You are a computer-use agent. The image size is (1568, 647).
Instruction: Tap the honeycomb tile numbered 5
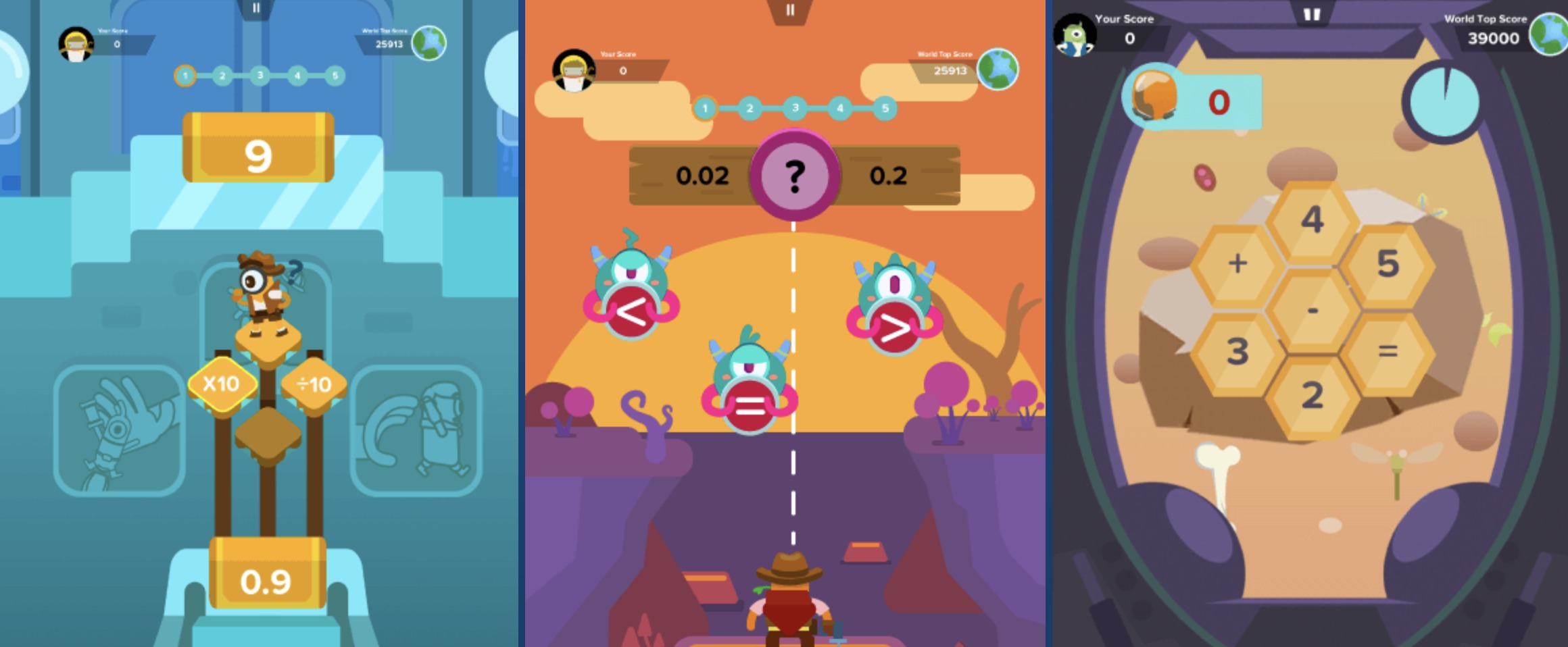pyautogui.click(x=1388, y=263)
